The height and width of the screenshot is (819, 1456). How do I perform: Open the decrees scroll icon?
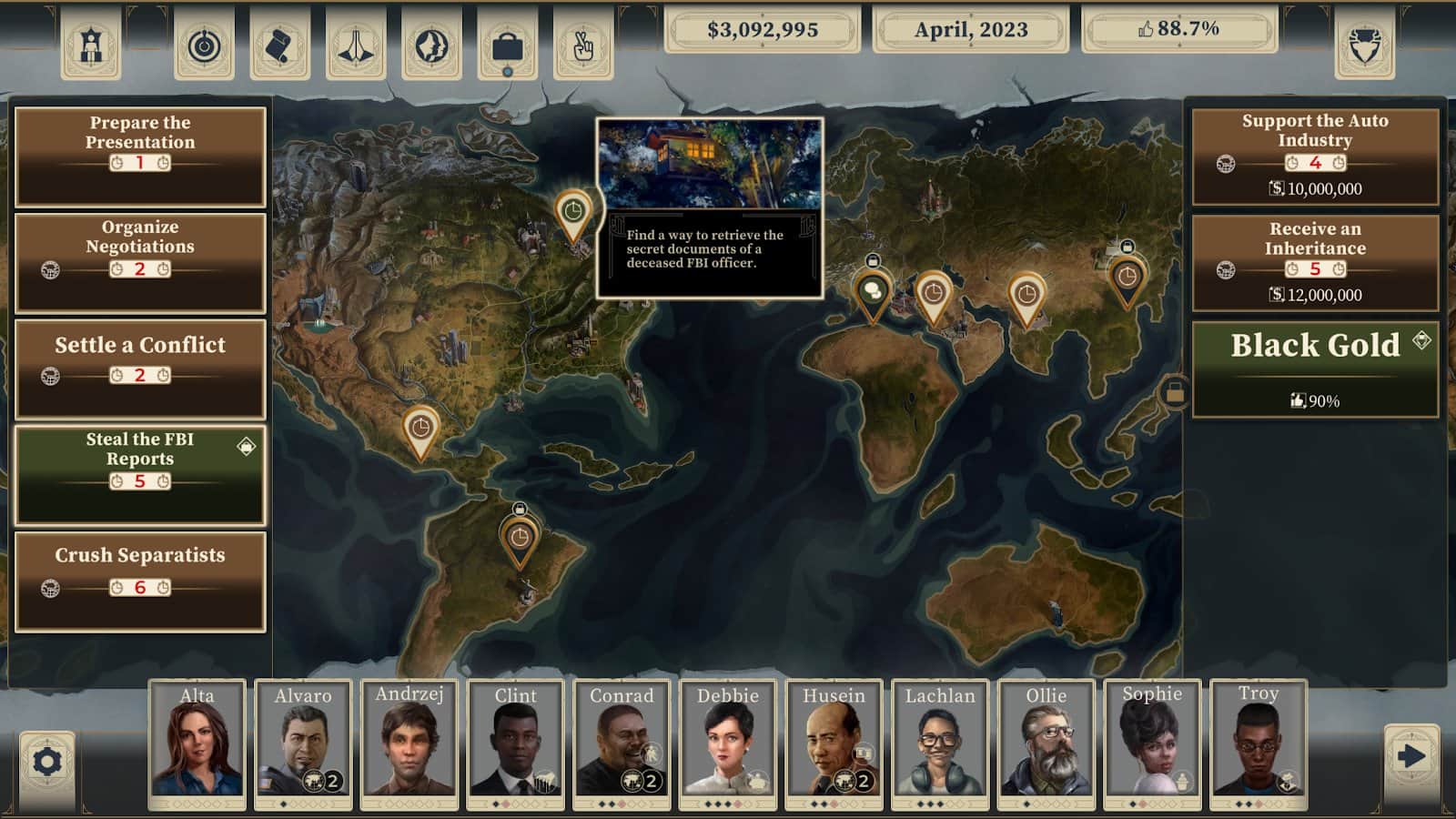pos(281,45)
